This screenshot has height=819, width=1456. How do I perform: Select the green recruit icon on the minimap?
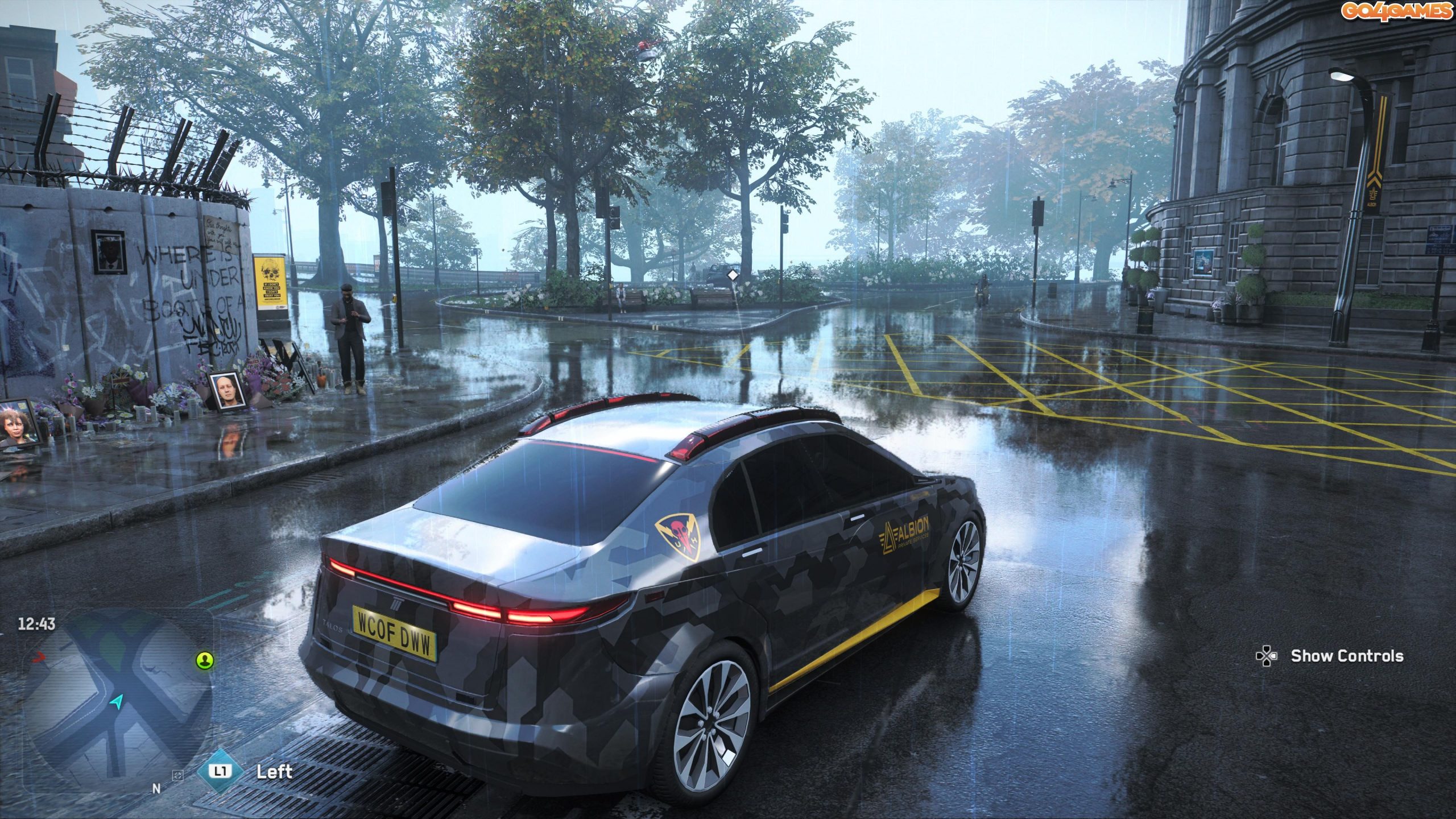(x=205, y=661)
